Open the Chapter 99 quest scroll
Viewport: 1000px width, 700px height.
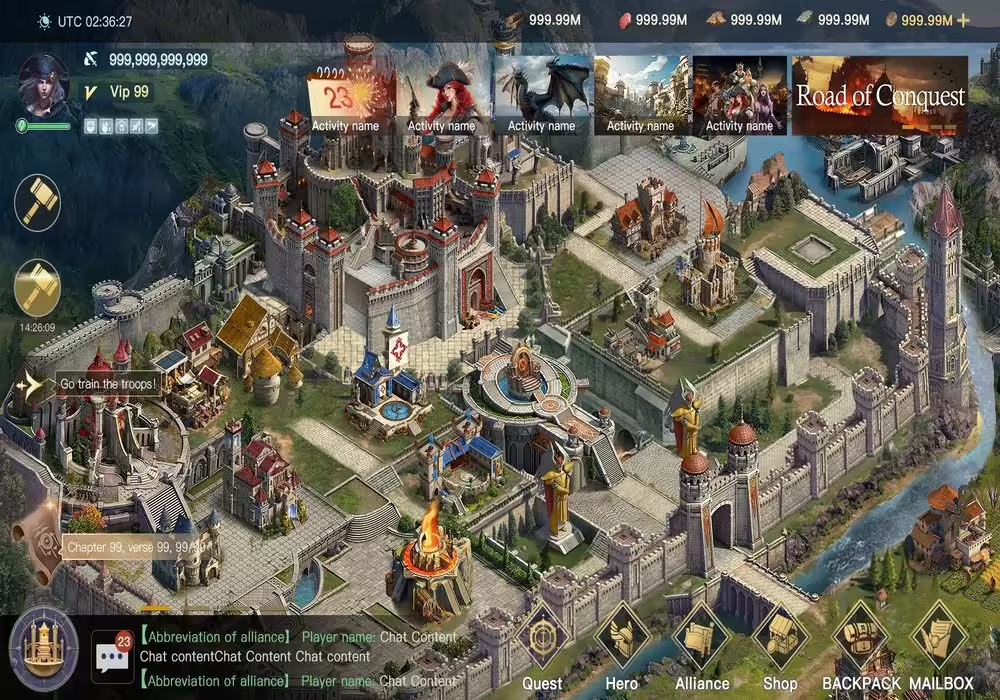click(x=45, y=545)
